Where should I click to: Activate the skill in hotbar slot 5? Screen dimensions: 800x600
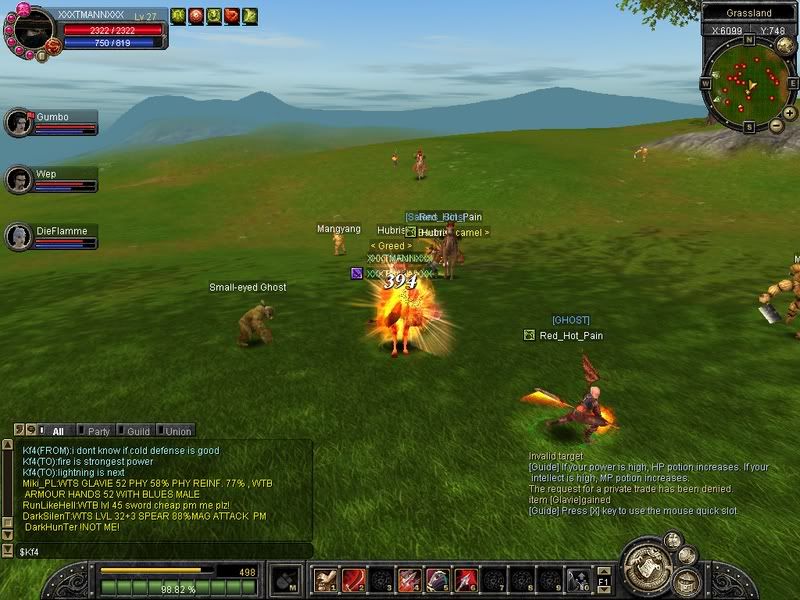pyautogui.click(x=438, y=580)
